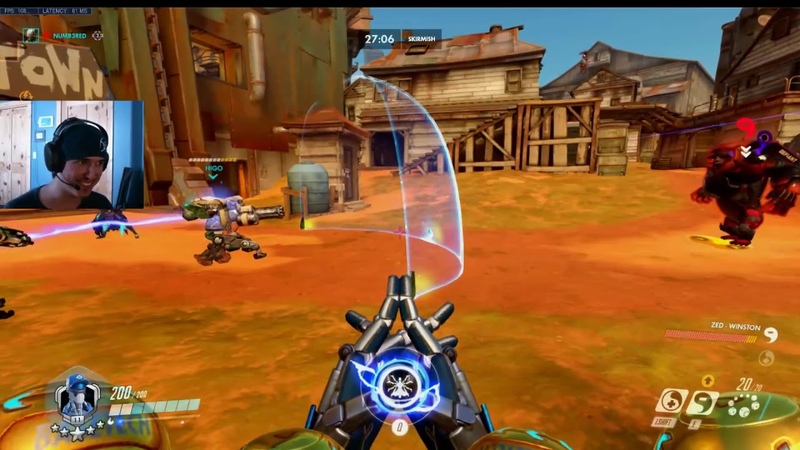Click the streamer webcam overlay

tap(70, 154)
